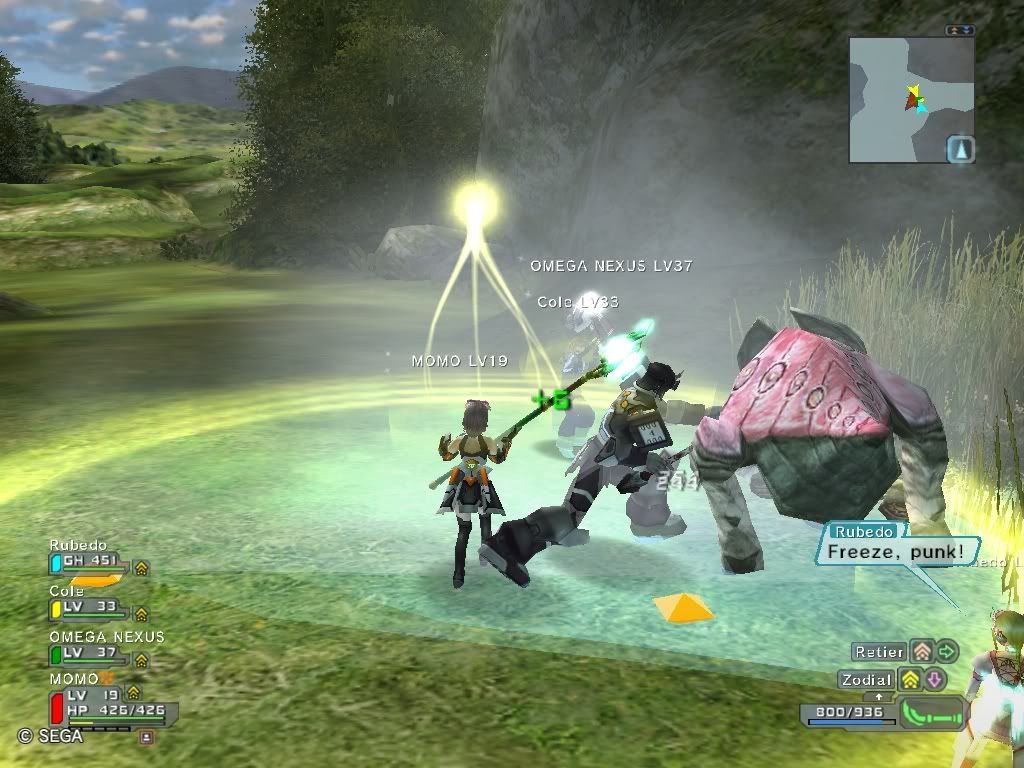
Task: Choose OMEGA NEXUS in the party list
Action: point(95,651)
